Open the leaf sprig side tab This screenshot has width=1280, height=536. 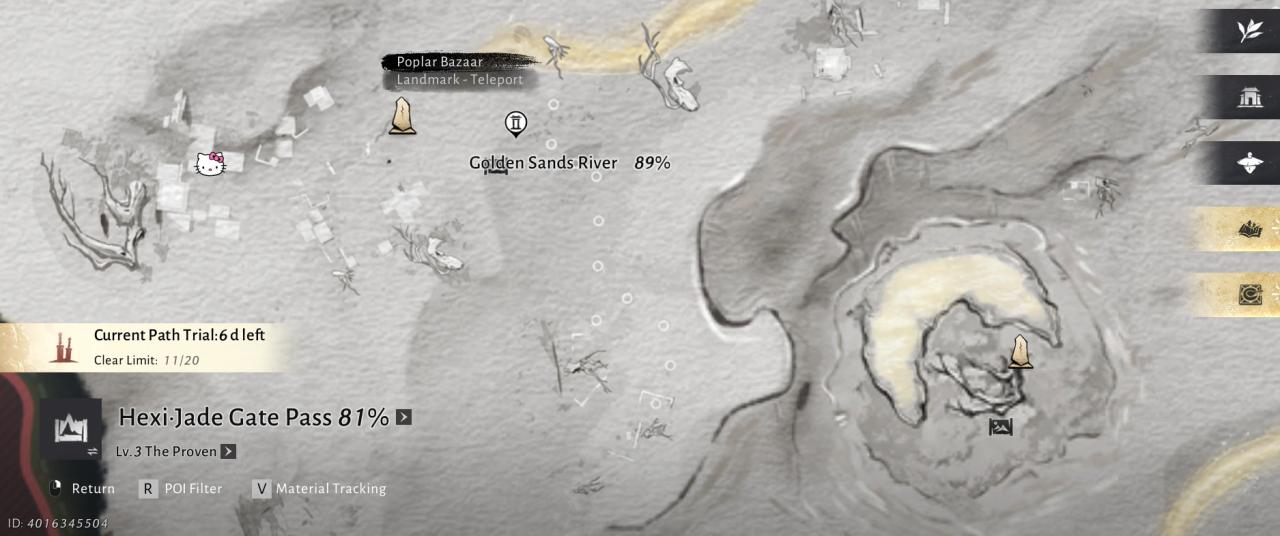[1249, 31]
